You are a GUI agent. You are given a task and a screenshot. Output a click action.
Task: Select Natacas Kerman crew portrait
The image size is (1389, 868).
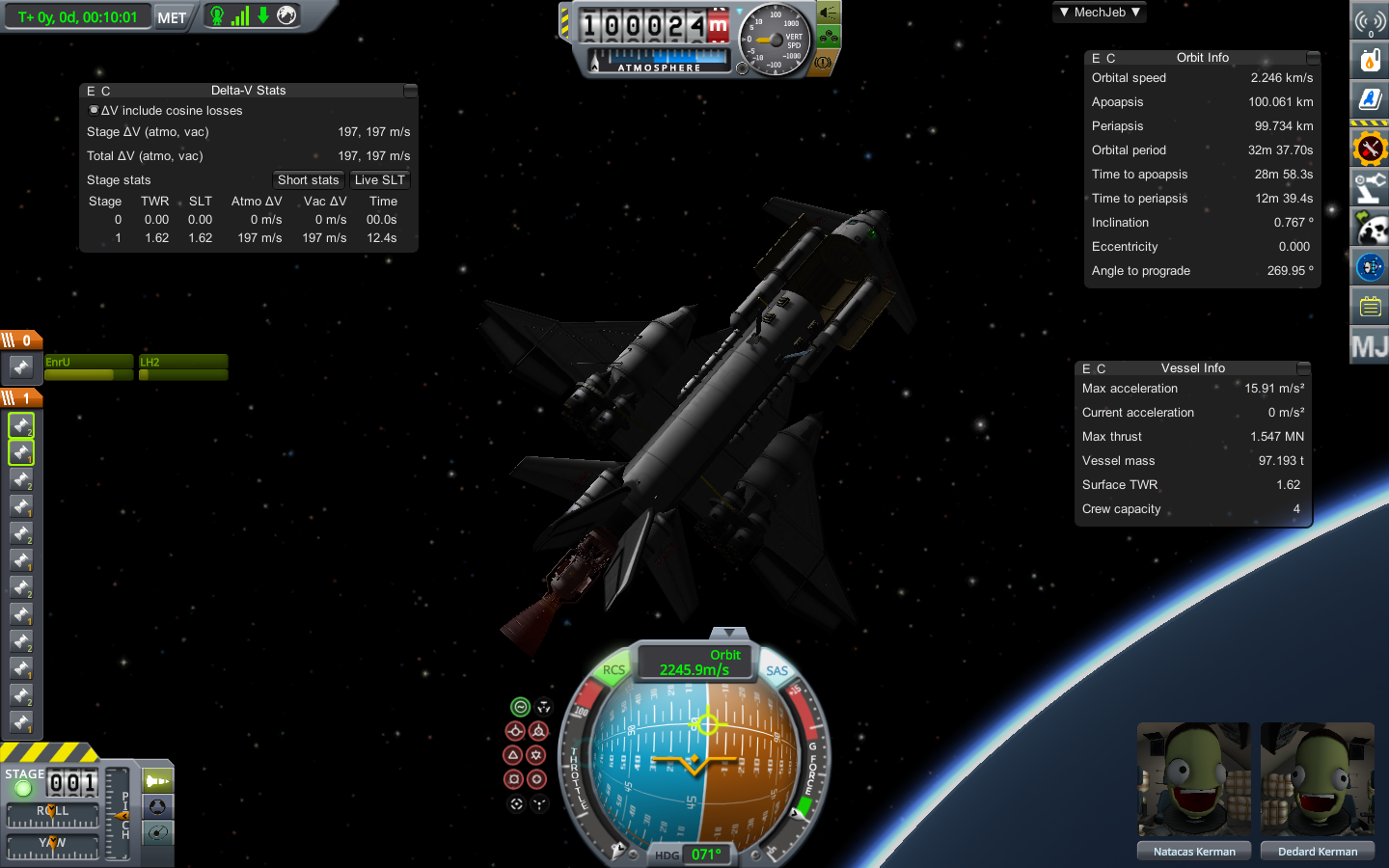(1194, 780)
